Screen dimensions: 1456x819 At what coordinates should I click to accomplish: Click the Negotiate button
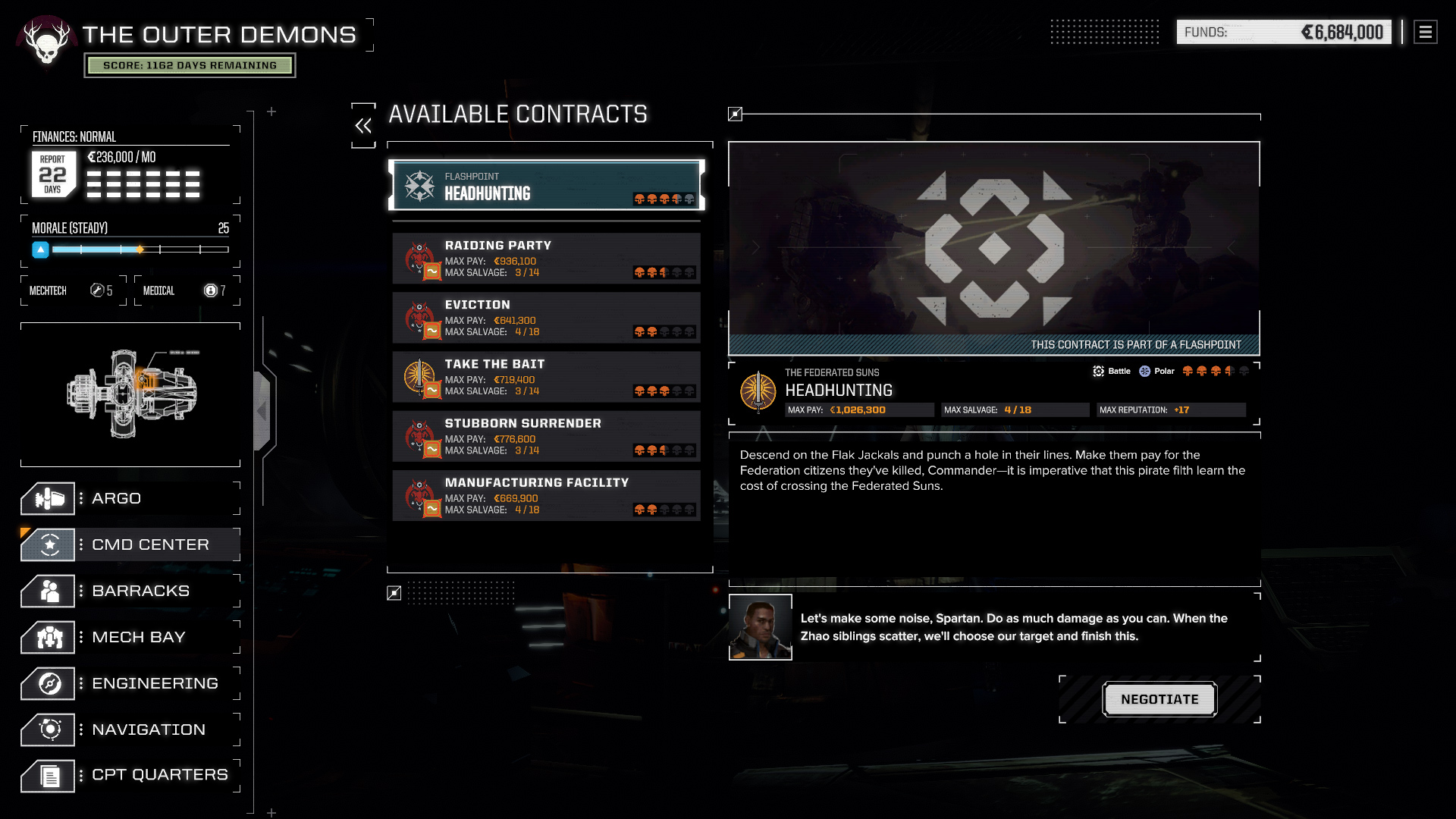[x=1159, y=699]
